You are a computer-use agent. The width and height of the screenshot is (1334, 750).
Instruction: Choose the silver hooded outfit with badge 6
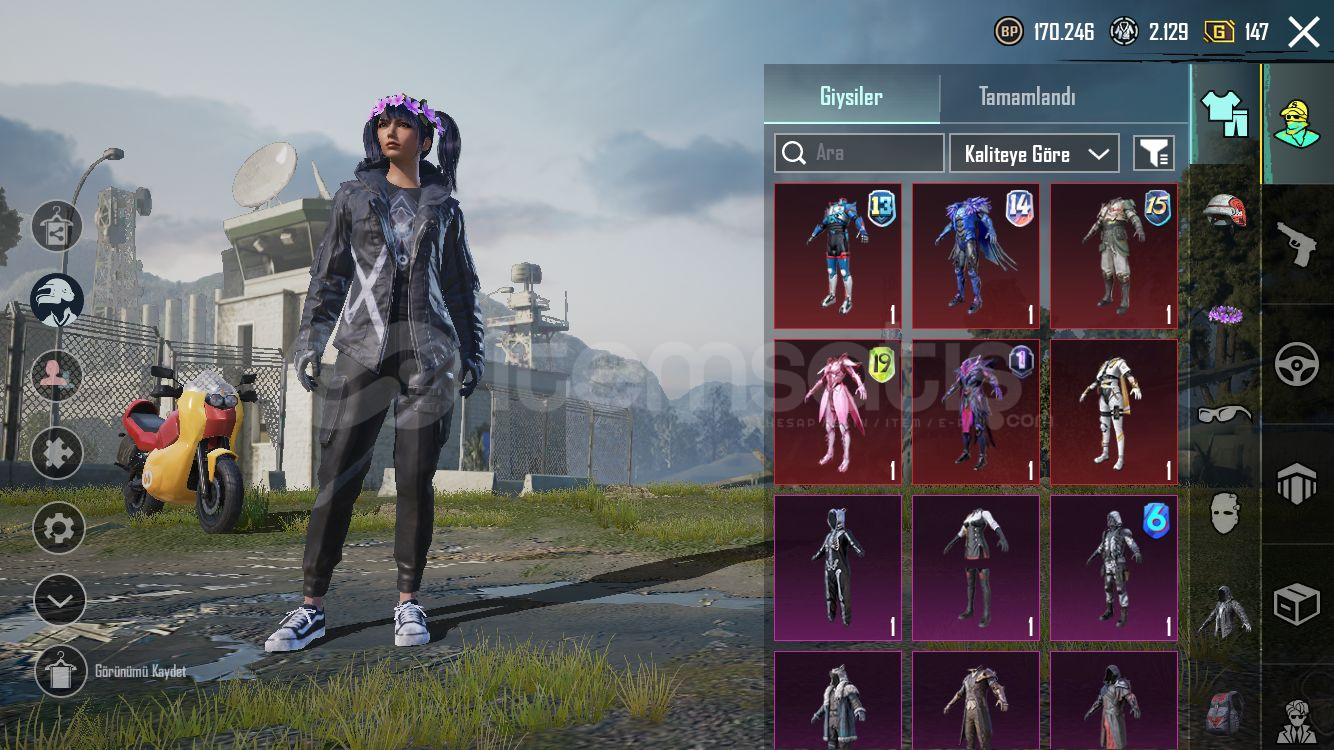1114,568
